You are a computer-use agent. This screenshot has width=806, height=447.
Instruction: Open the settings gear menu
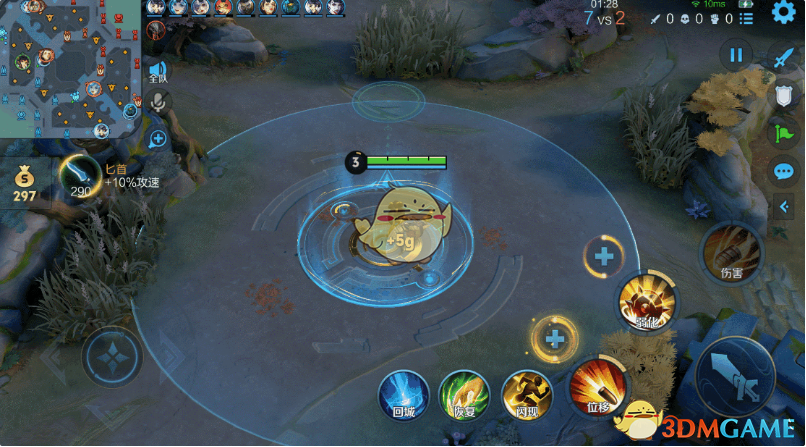point(784,13)
